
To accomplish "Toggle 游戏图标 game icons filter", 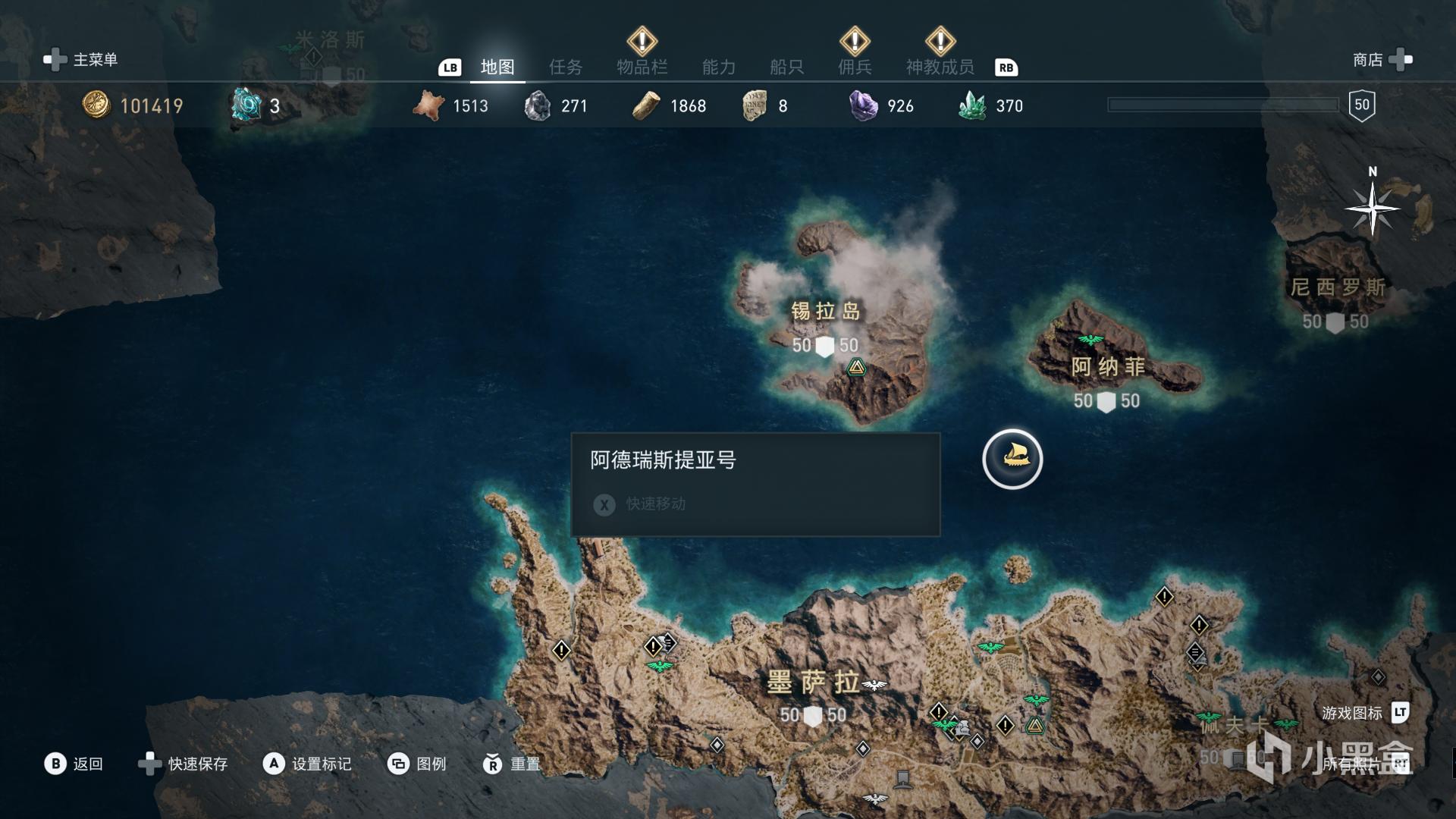I will [1363, 713].
